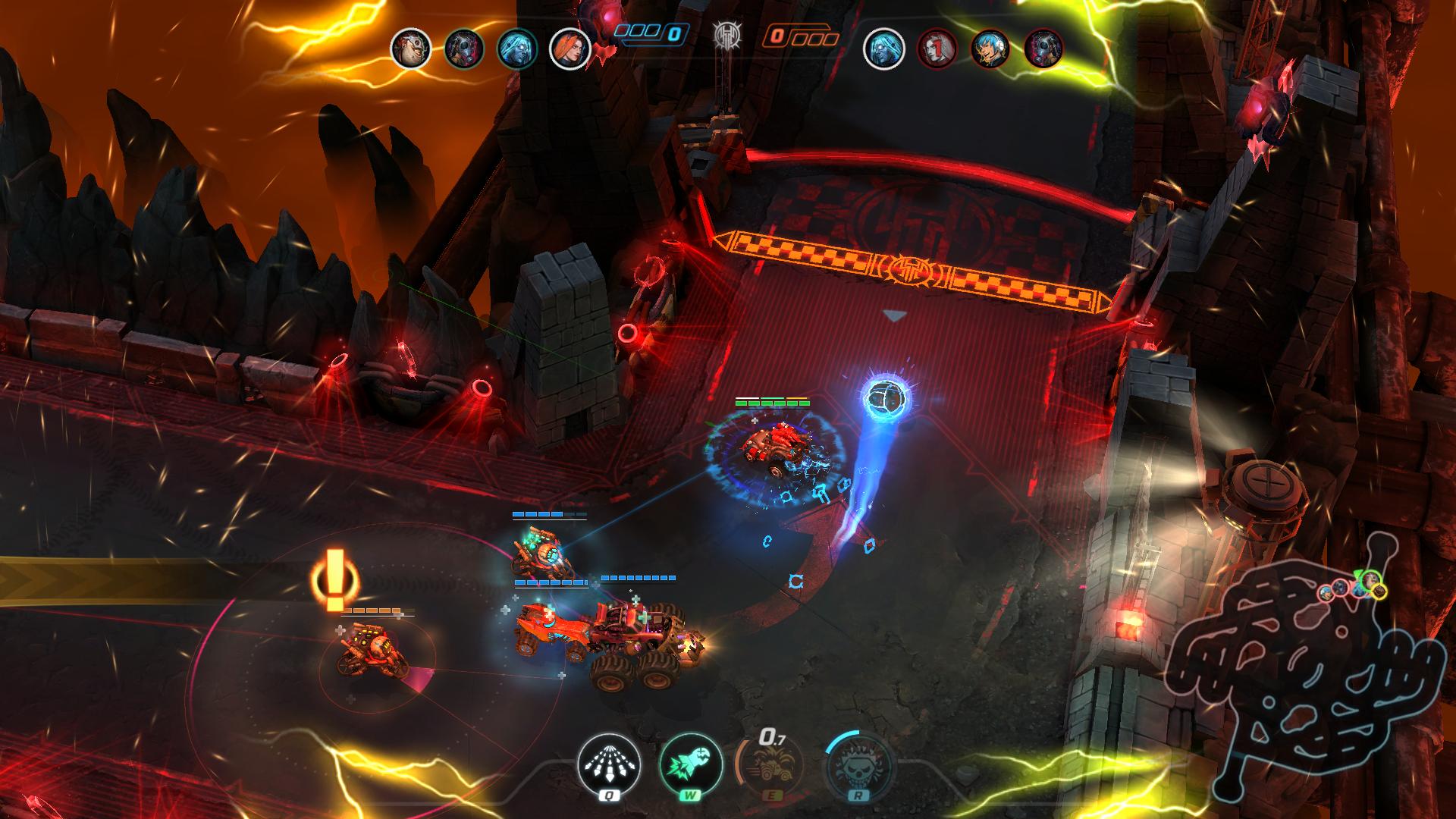
Task: Select the orange-haired woman pilot portrait
Action: [570, 49]
